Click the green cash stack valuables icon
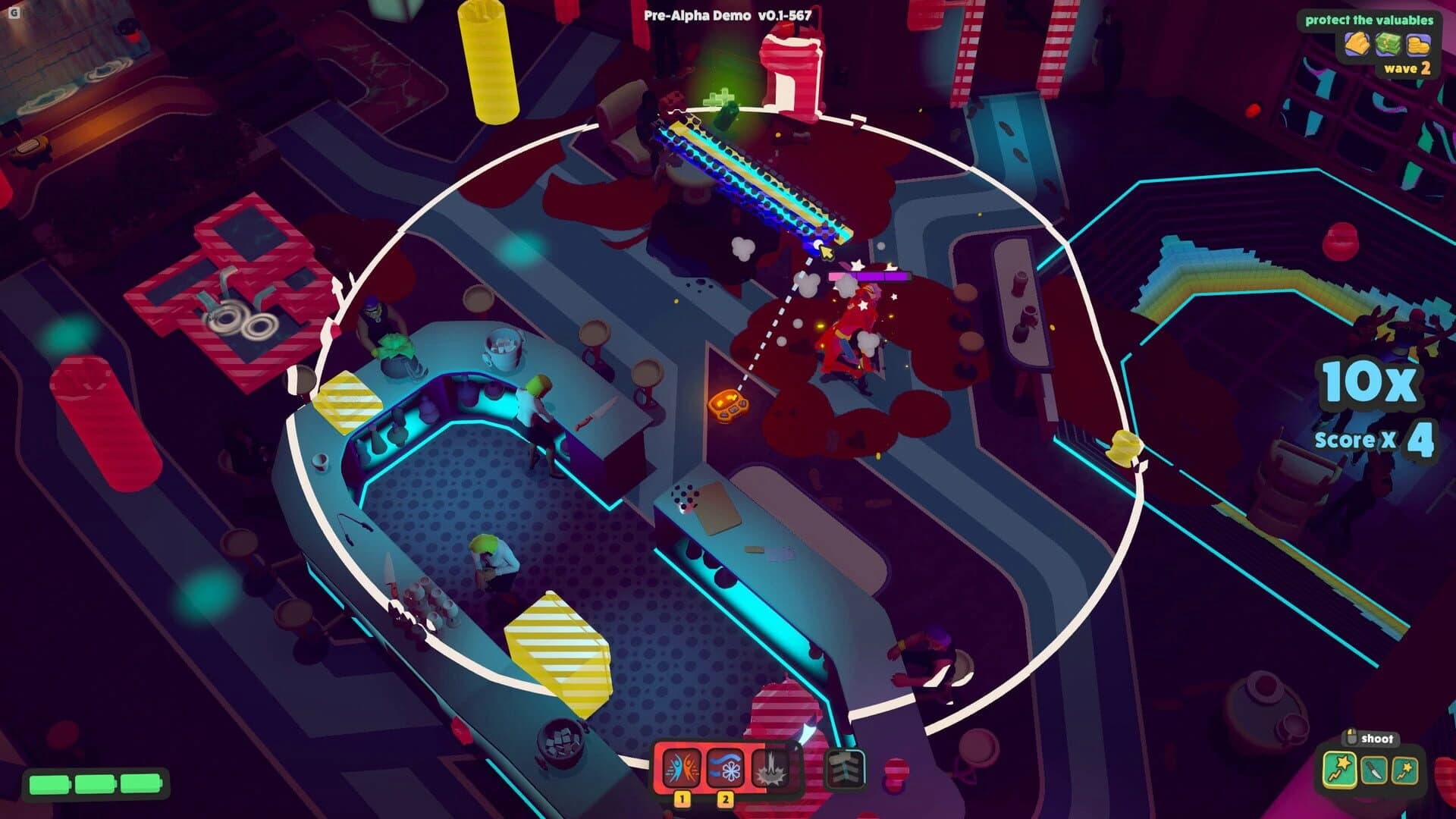This screenshot has height=819, width=1456. [1389, 44]
